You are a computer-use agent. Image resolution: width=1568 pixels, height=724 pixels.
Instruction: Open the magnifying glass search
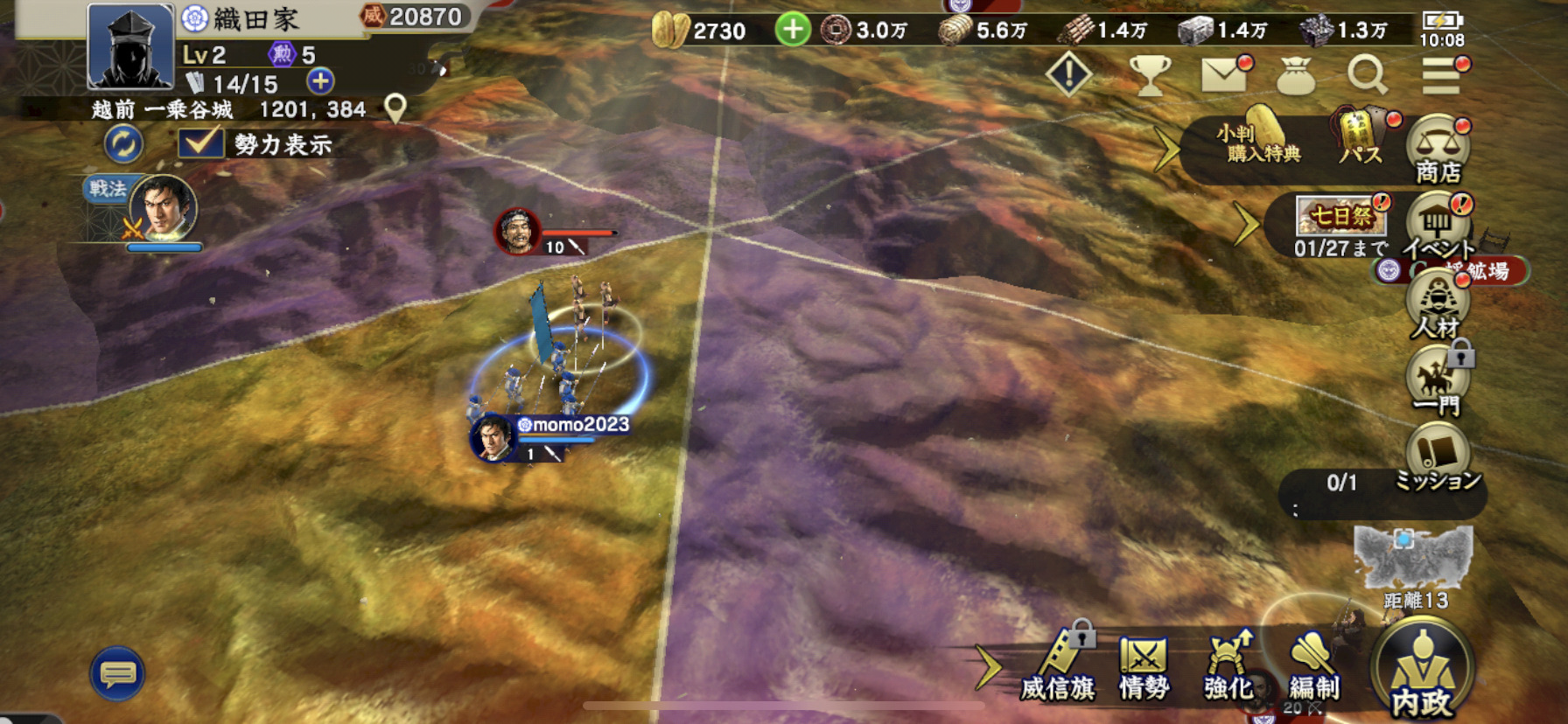[1366, 75]
